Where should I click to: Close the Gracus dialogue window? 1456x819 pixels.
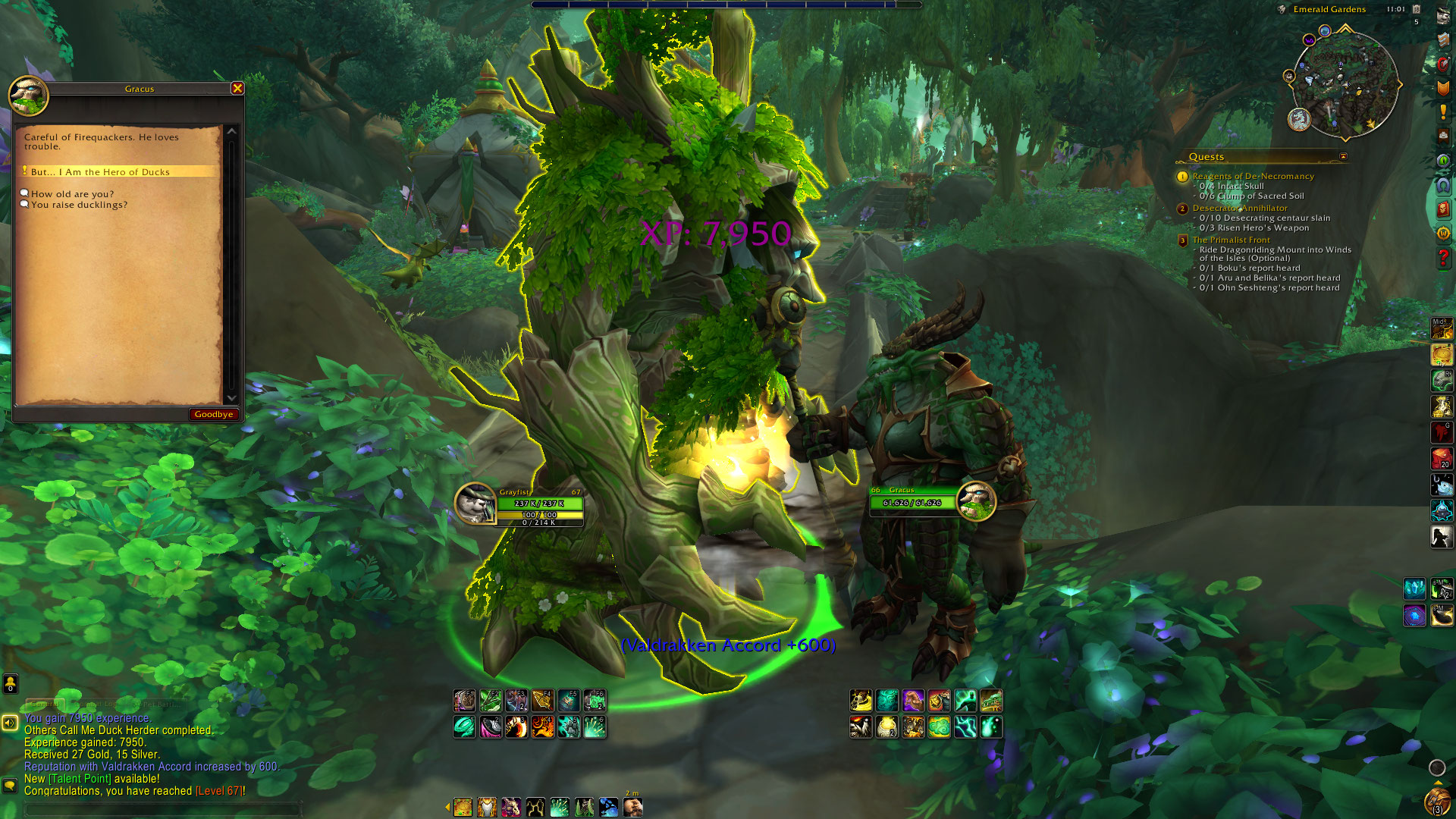click(x=237, y=89)
